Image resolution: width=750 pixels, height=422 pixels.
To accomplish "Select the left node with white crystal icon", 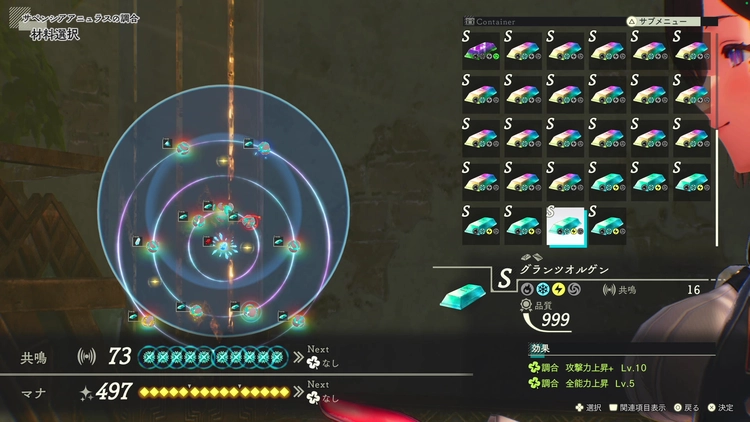I will pyautogui.click(x=152, y=246).
